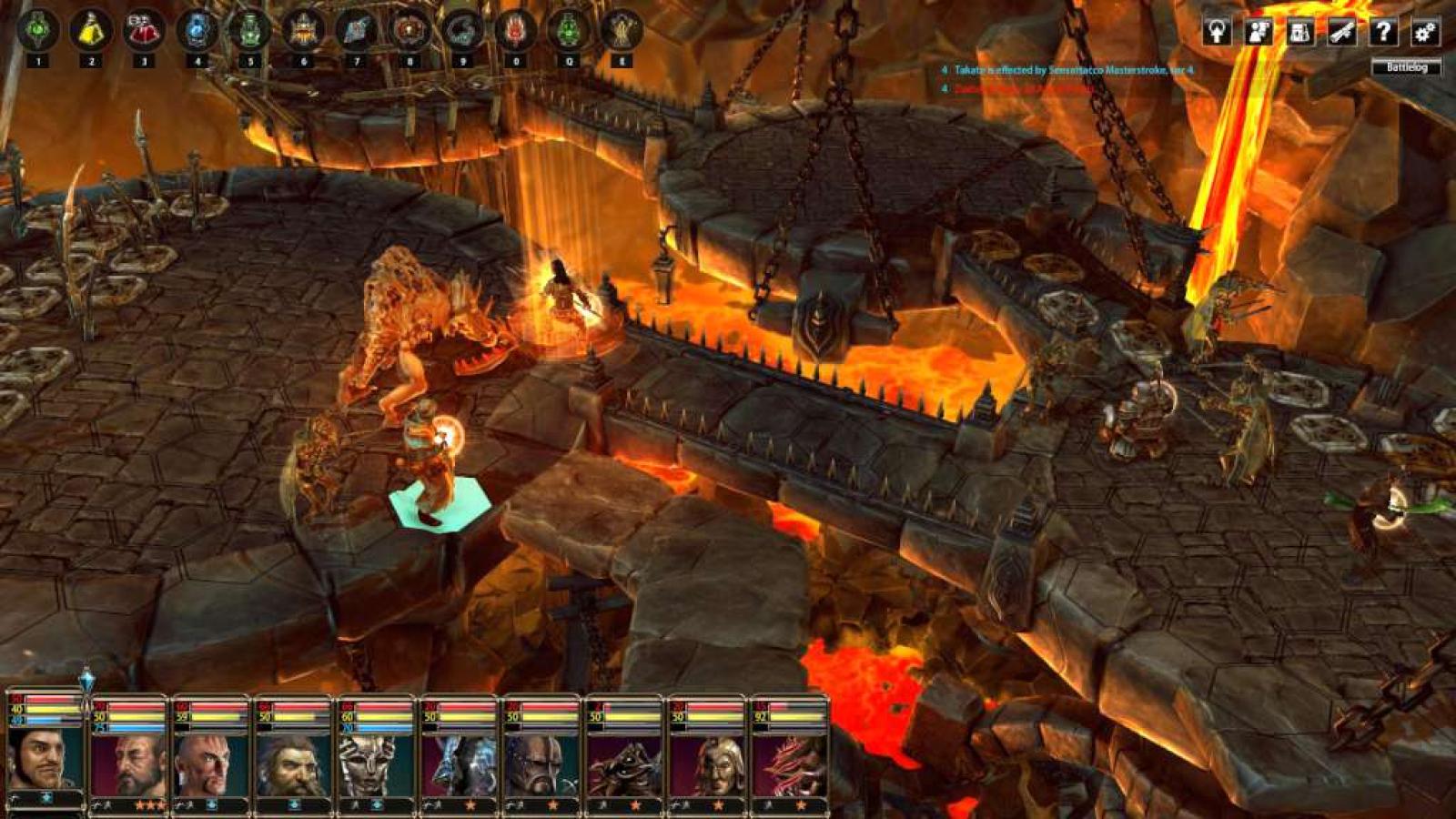Open the Battlelog panel
This screenshot has width=1456, height=819.
coord(1406,67)
